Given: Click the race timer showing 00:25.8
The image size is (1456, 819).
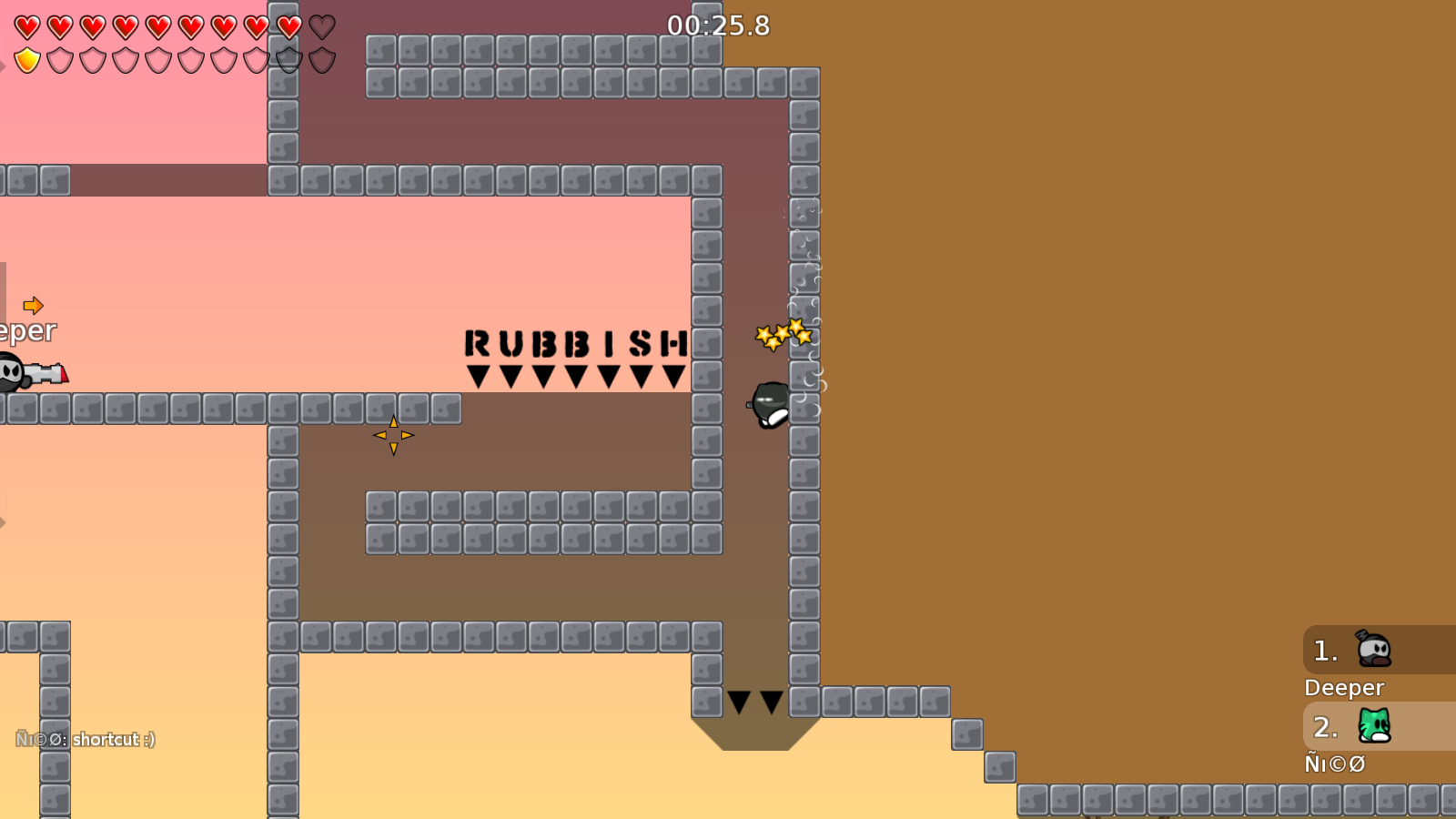Looking at the screenshot, I should (x=718, y=26).
